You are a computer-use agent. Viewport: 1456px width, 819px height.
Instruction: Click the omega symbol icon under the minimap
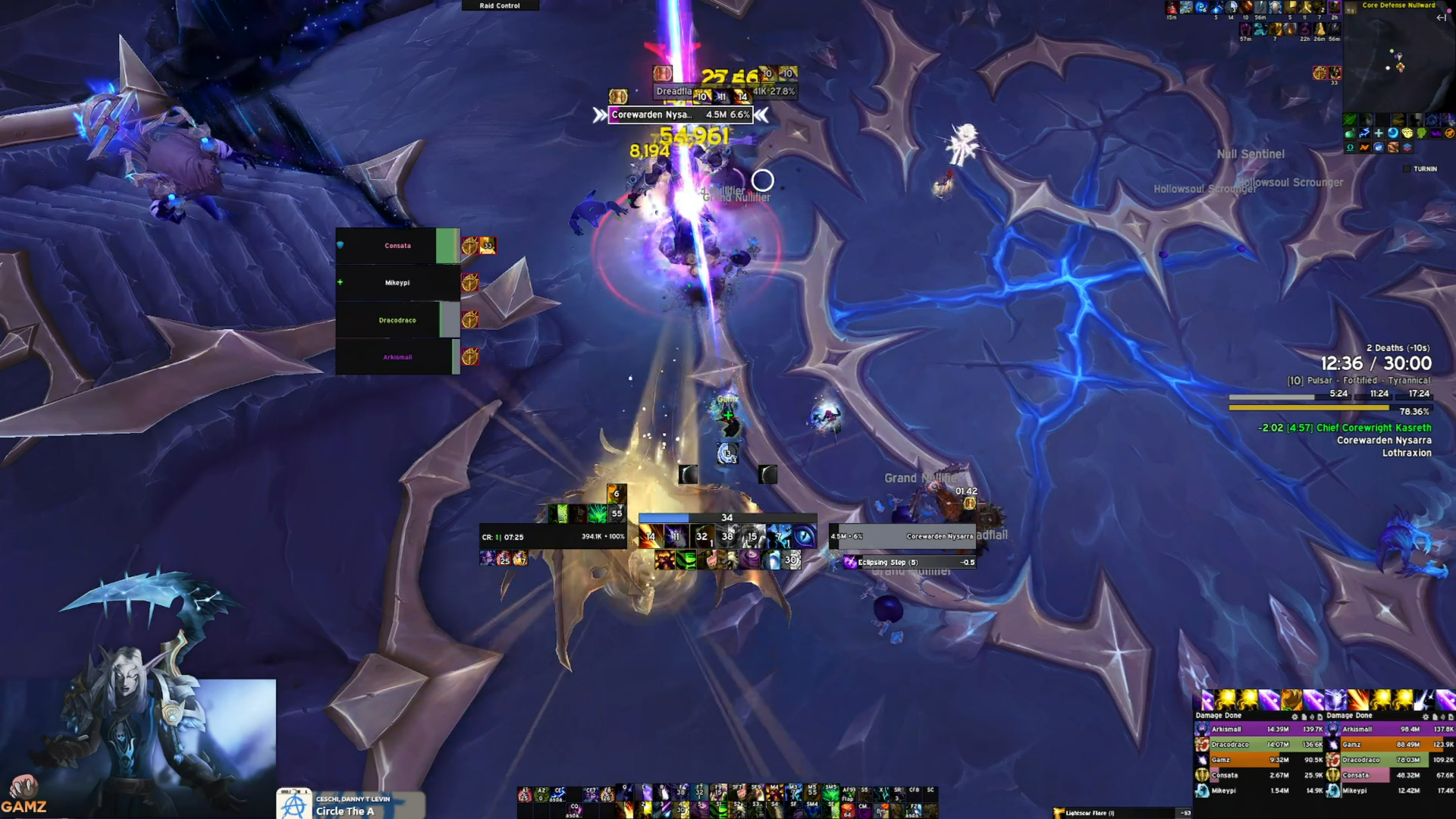[x=1351, y=147]
